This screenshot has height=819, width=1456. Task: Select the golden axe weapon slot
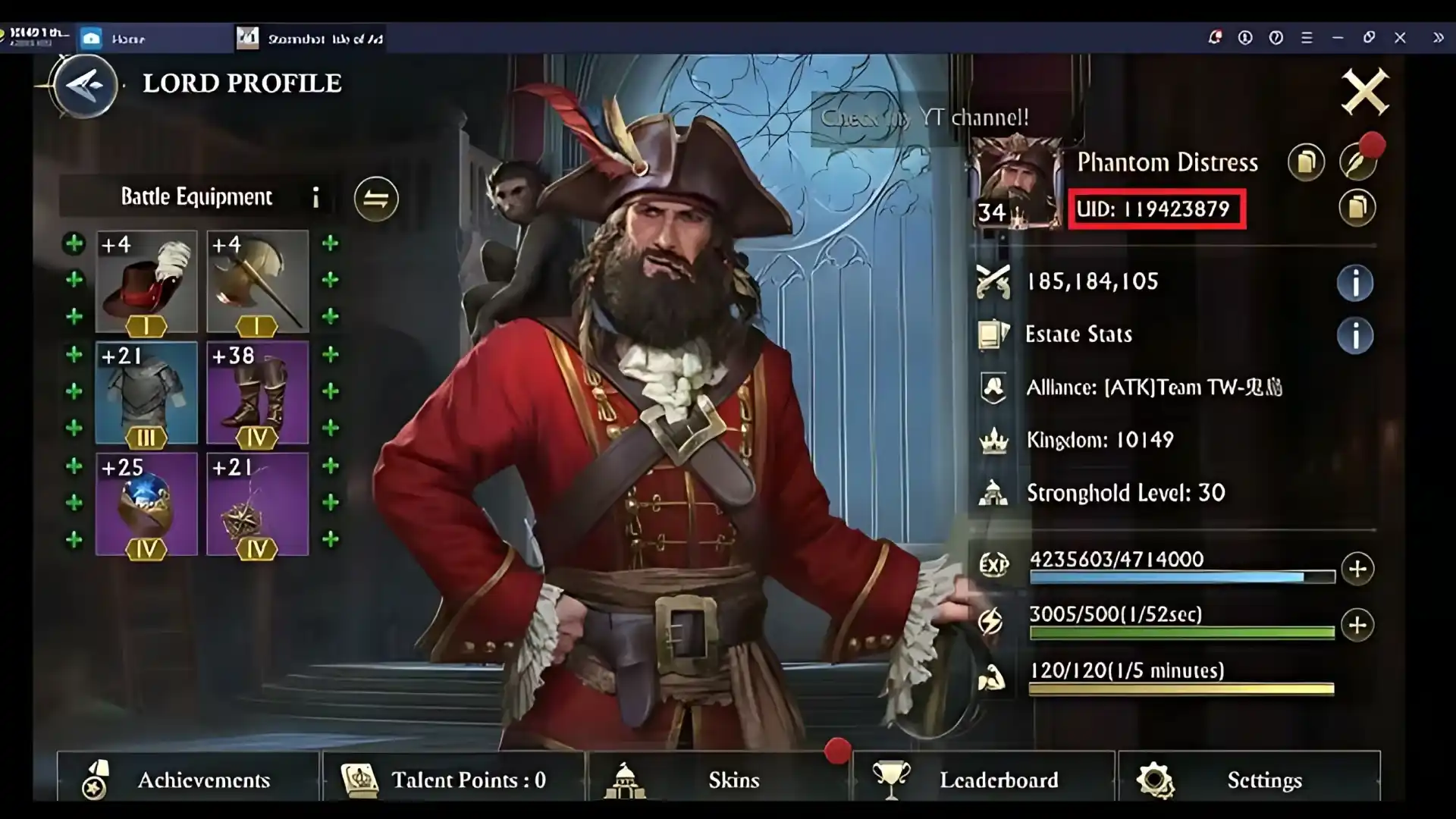pos(257,281)
